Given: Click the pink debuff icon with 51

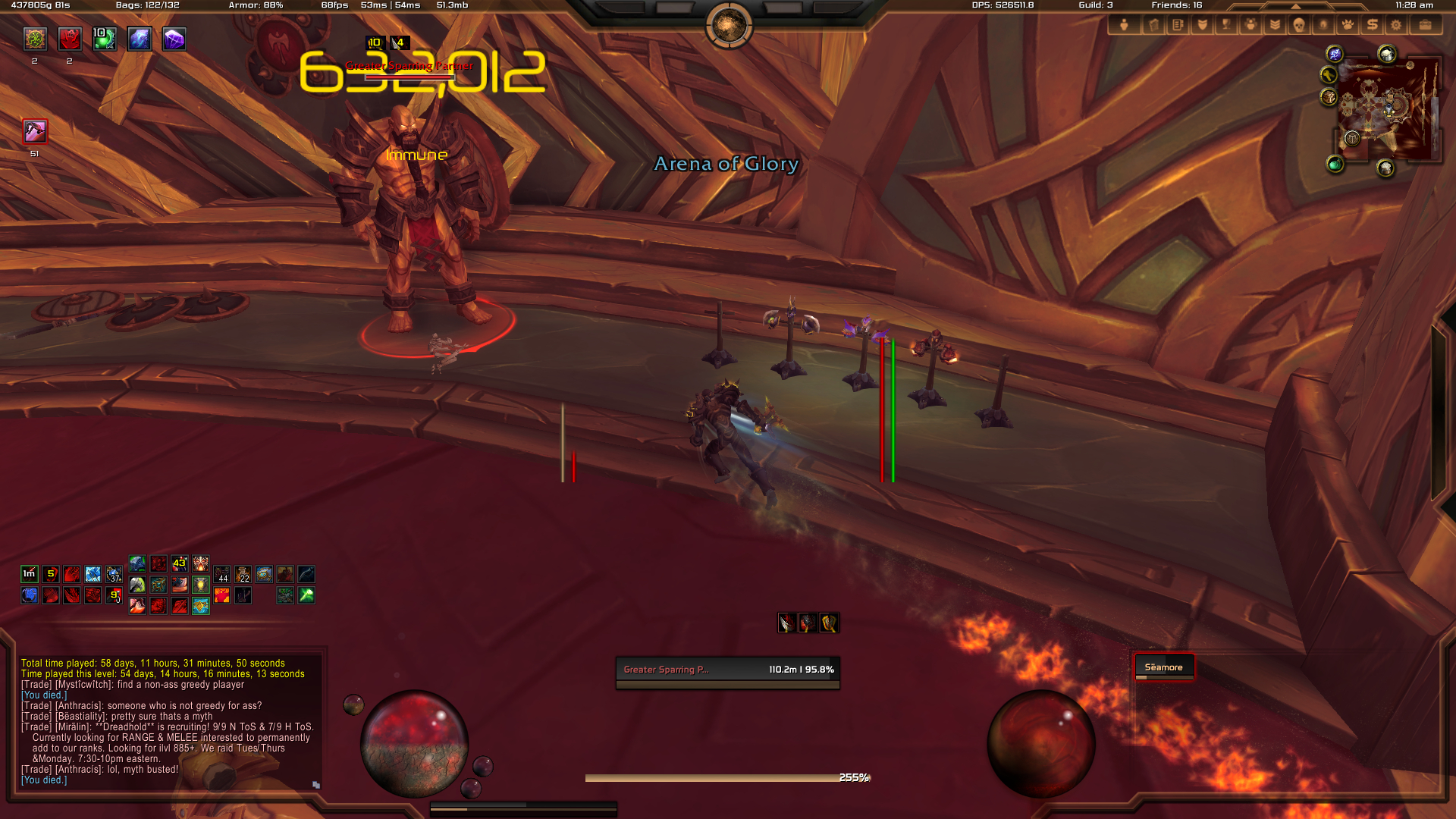Looking at the screenshot, I should [35, 131].
